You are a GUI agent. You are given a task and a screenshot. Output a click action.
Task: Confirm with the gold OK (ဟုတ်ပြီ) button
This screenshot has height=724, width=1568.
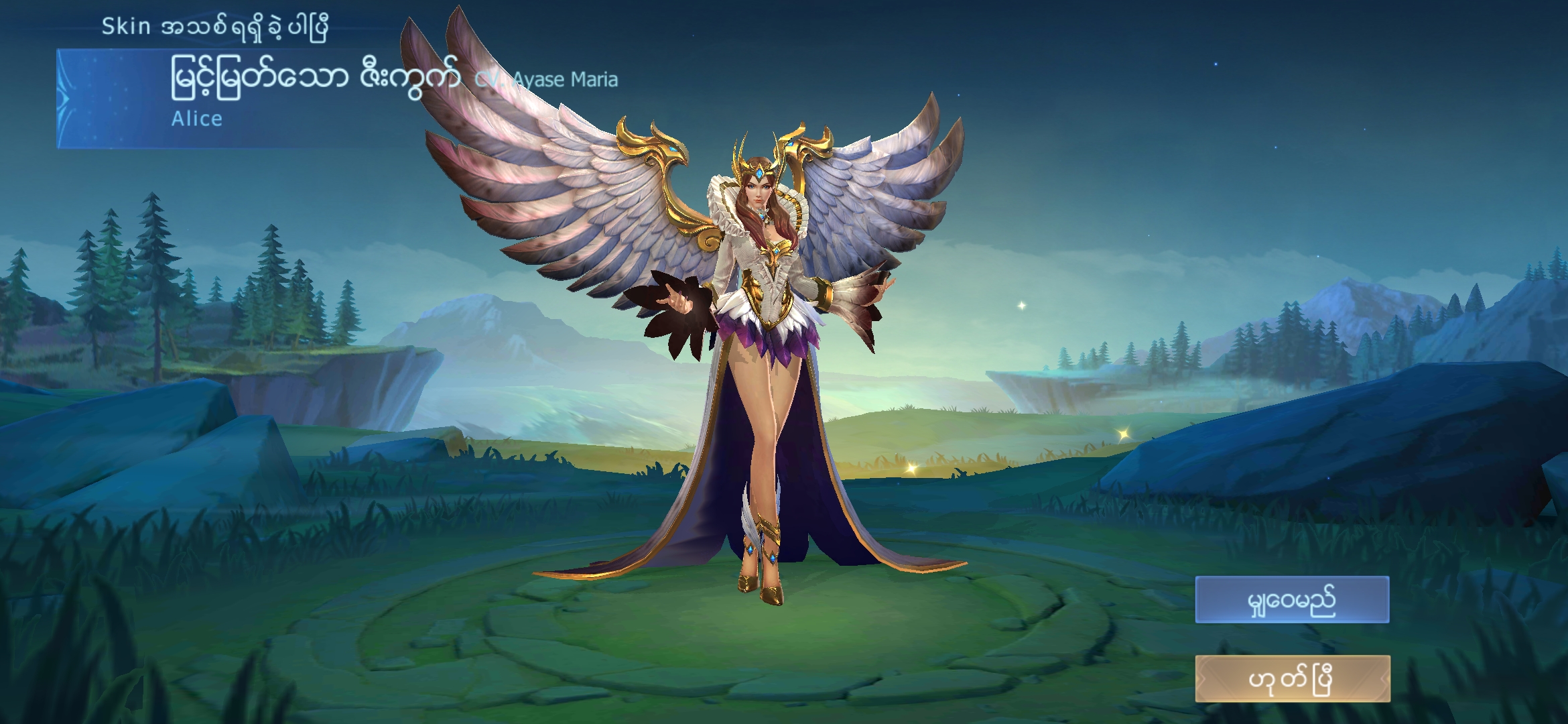tap(1292, 679)
